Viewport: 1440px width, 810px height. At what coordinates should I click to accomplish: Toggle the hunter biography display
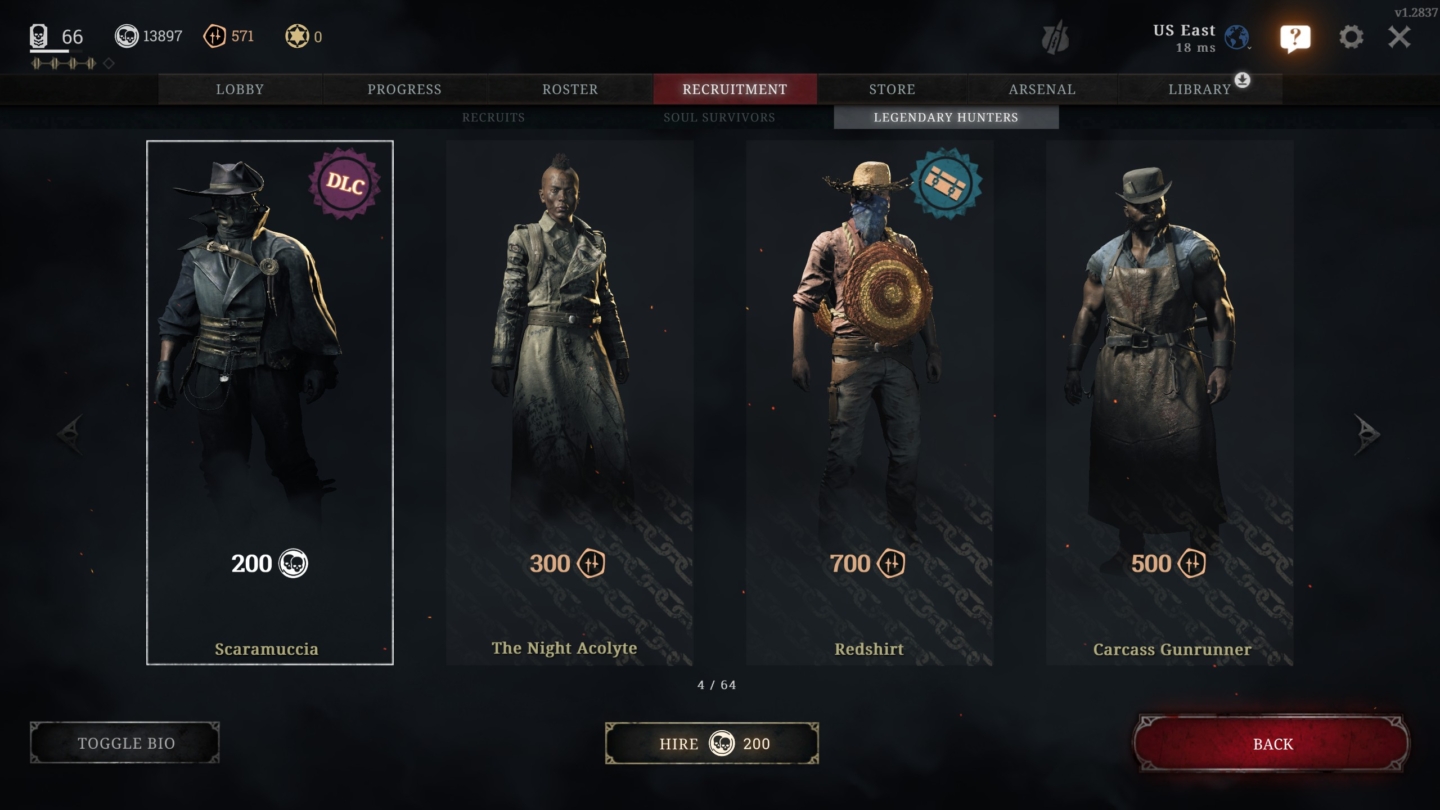pyautogui.click(x=124, y=743)
